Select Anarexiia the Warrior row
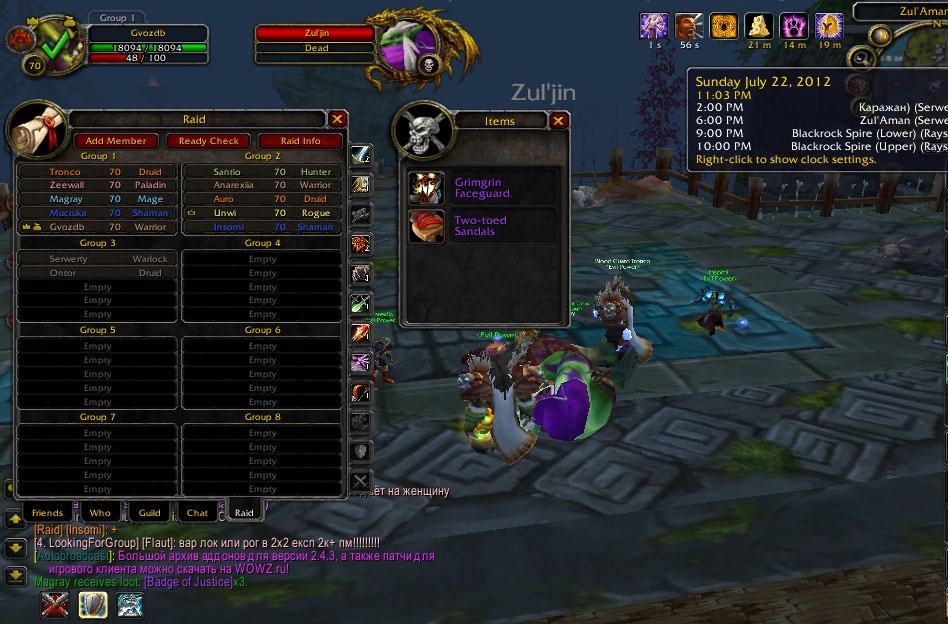 tap(262, 185)
